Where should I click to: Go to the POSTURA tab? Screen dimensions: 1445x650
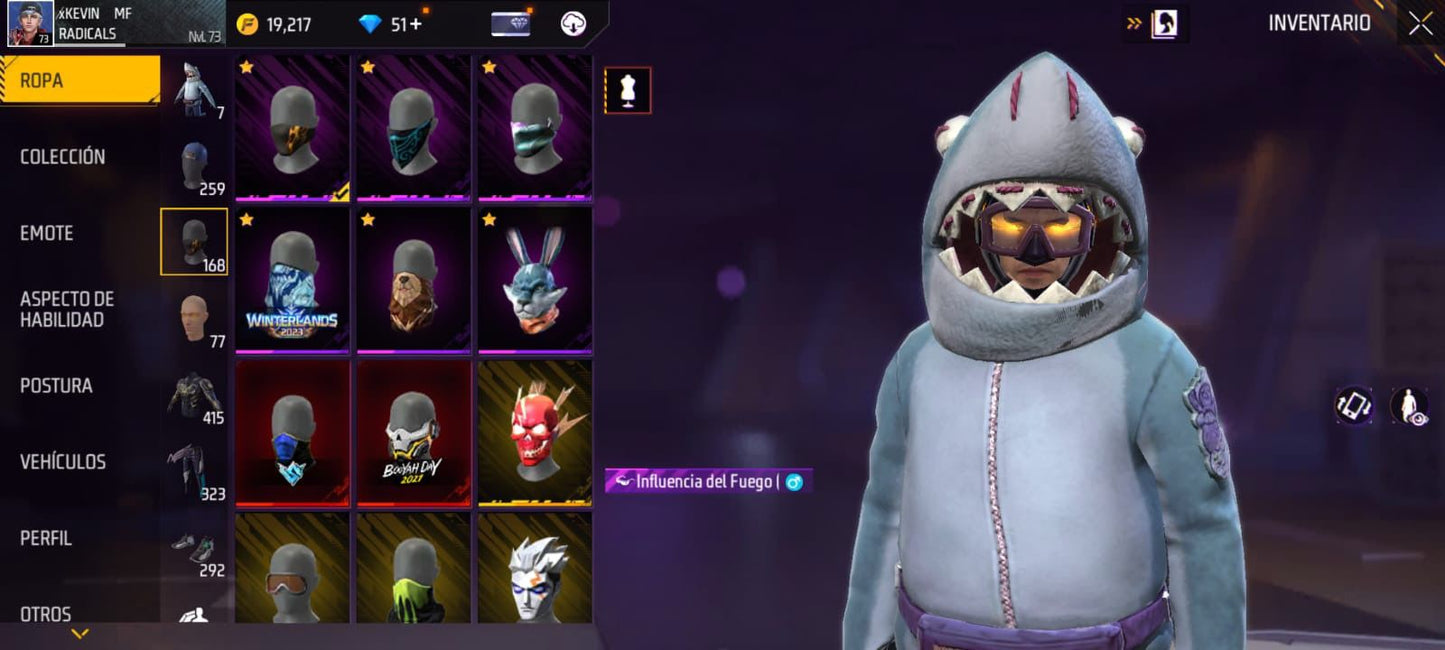pyautogui.click(x=56, y=386)
